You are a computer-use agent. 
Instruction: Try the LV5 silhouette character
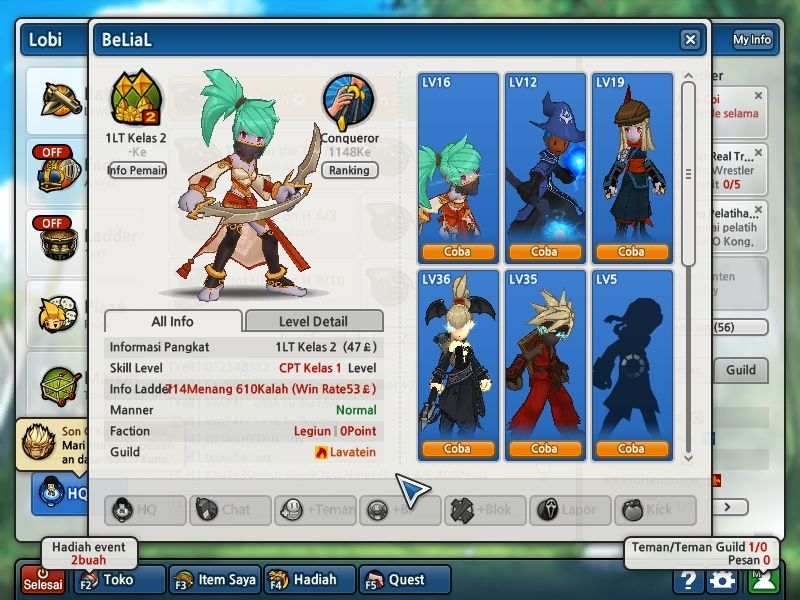click(631, 448)
